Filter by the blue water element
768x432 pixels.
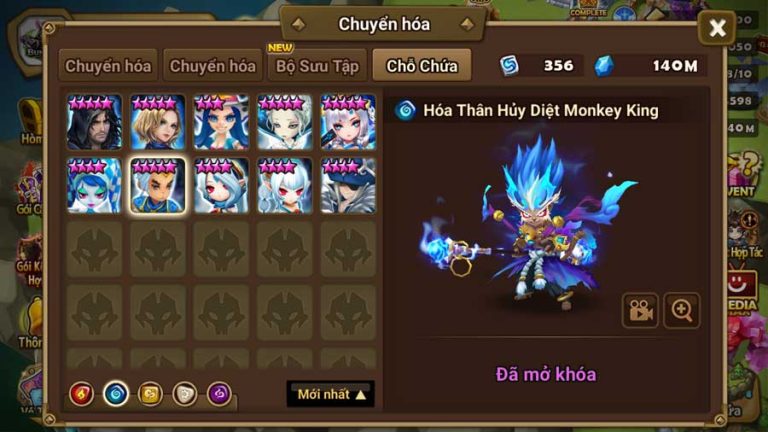(x=116, y=394)
